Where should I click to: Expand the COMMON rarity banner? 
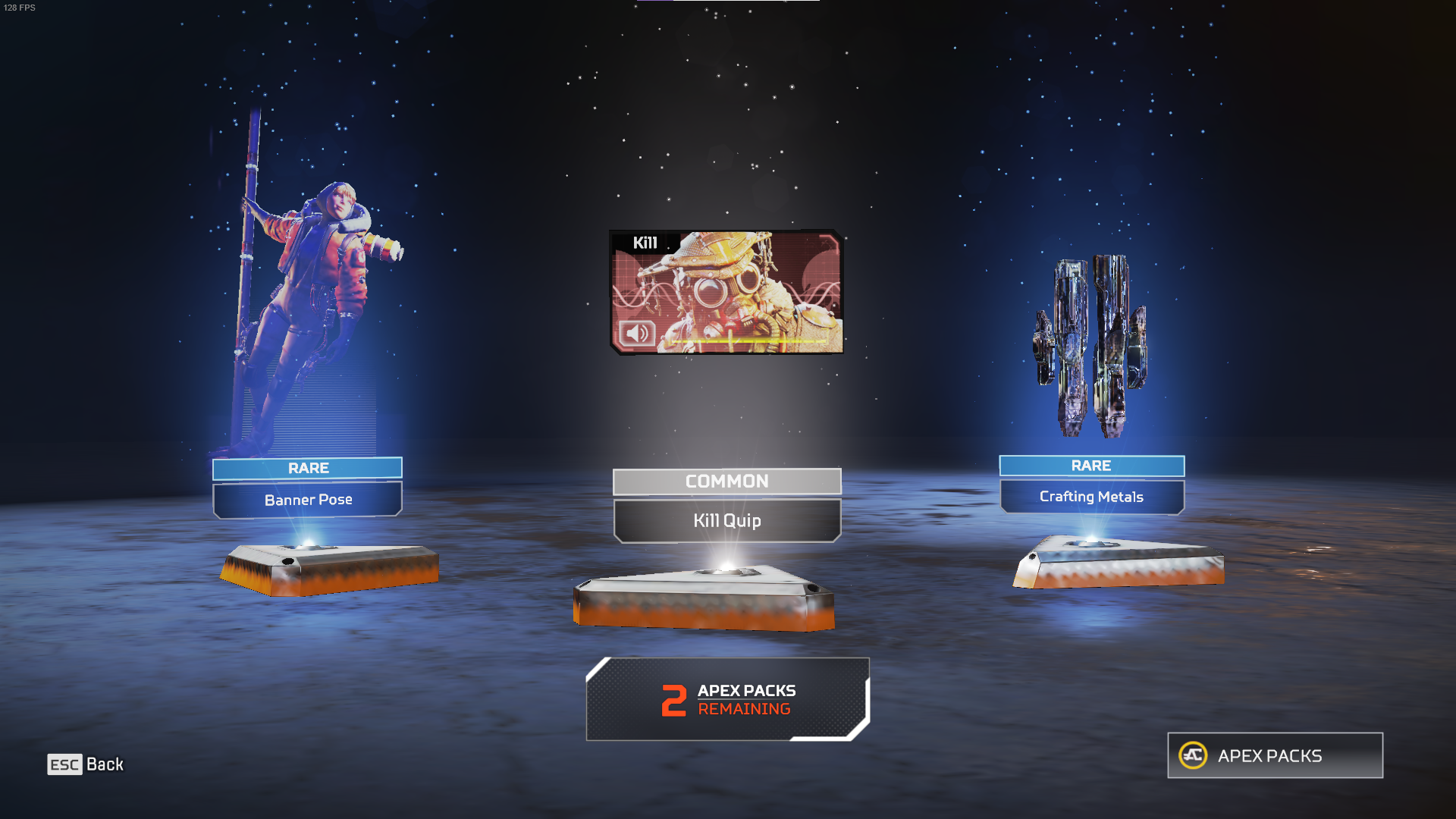pyautogui.click(x=727, y=482)
